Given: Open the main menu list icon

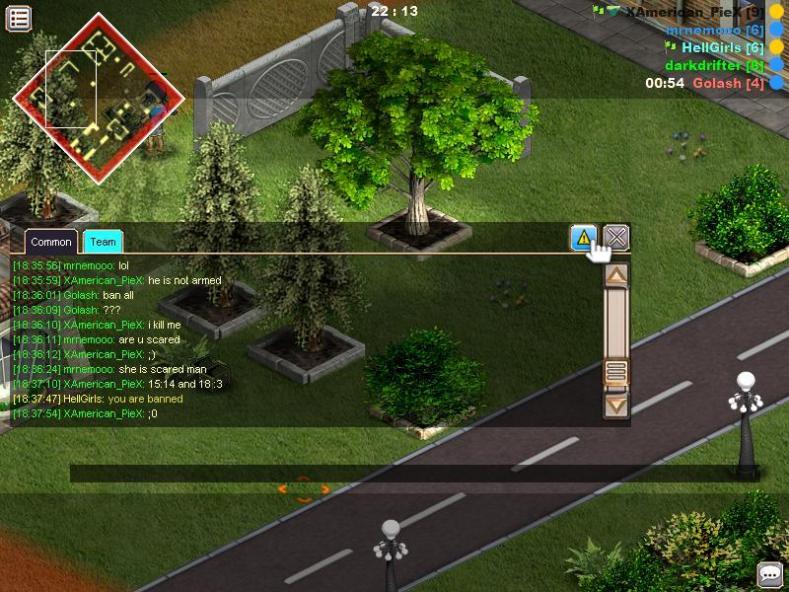Looking at the screenshot, I should (19, 18).
